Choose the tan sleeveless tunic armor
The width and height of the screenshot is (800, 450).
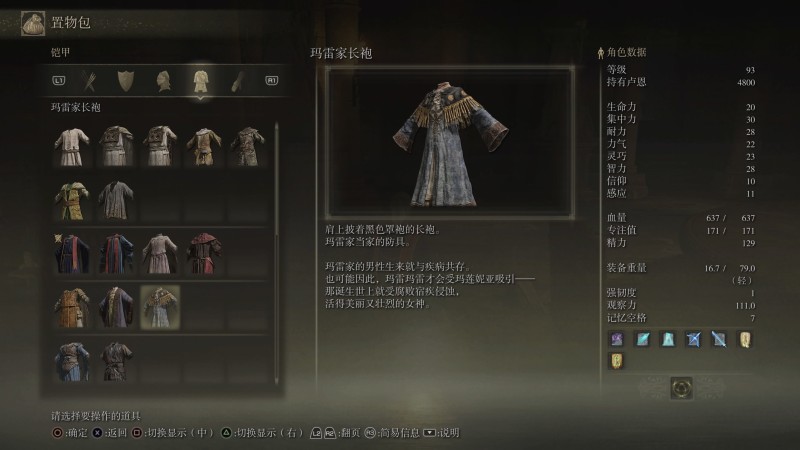203,146
